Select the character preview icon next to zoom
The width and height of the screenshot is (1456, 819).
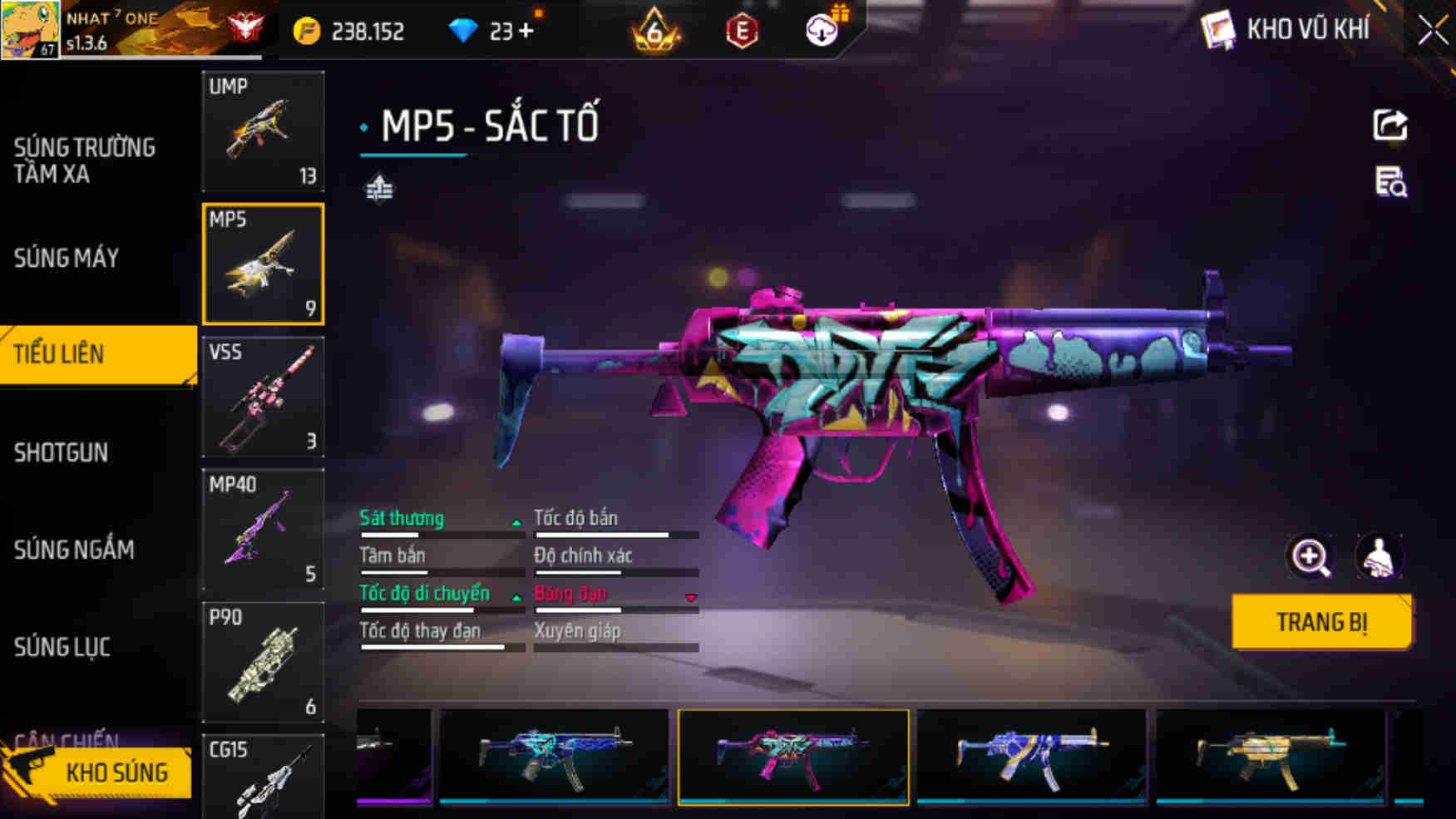(x=1380, y=556)
